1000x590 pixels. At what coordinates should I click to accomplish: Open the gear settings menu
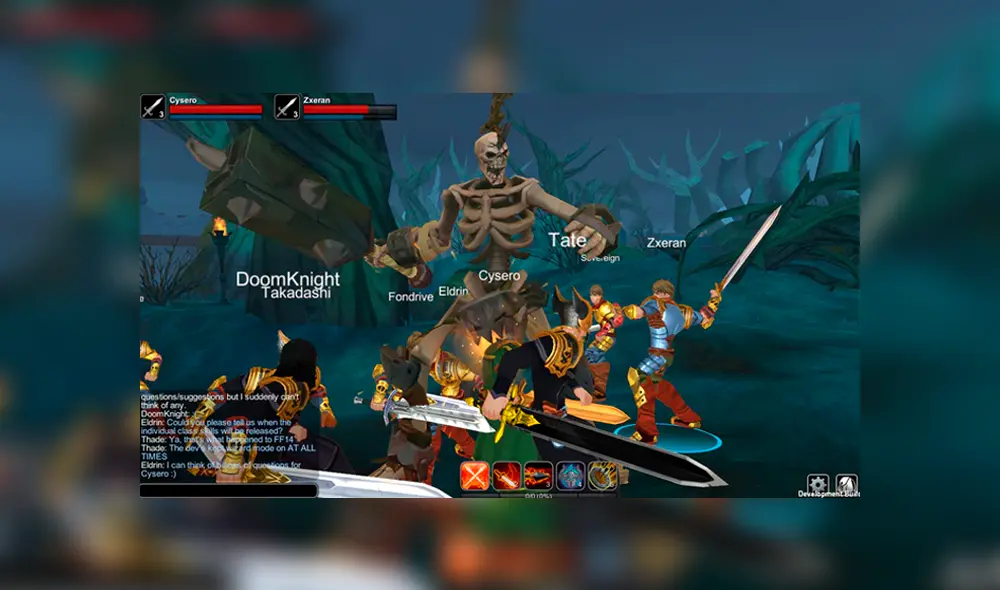point(818,484)
